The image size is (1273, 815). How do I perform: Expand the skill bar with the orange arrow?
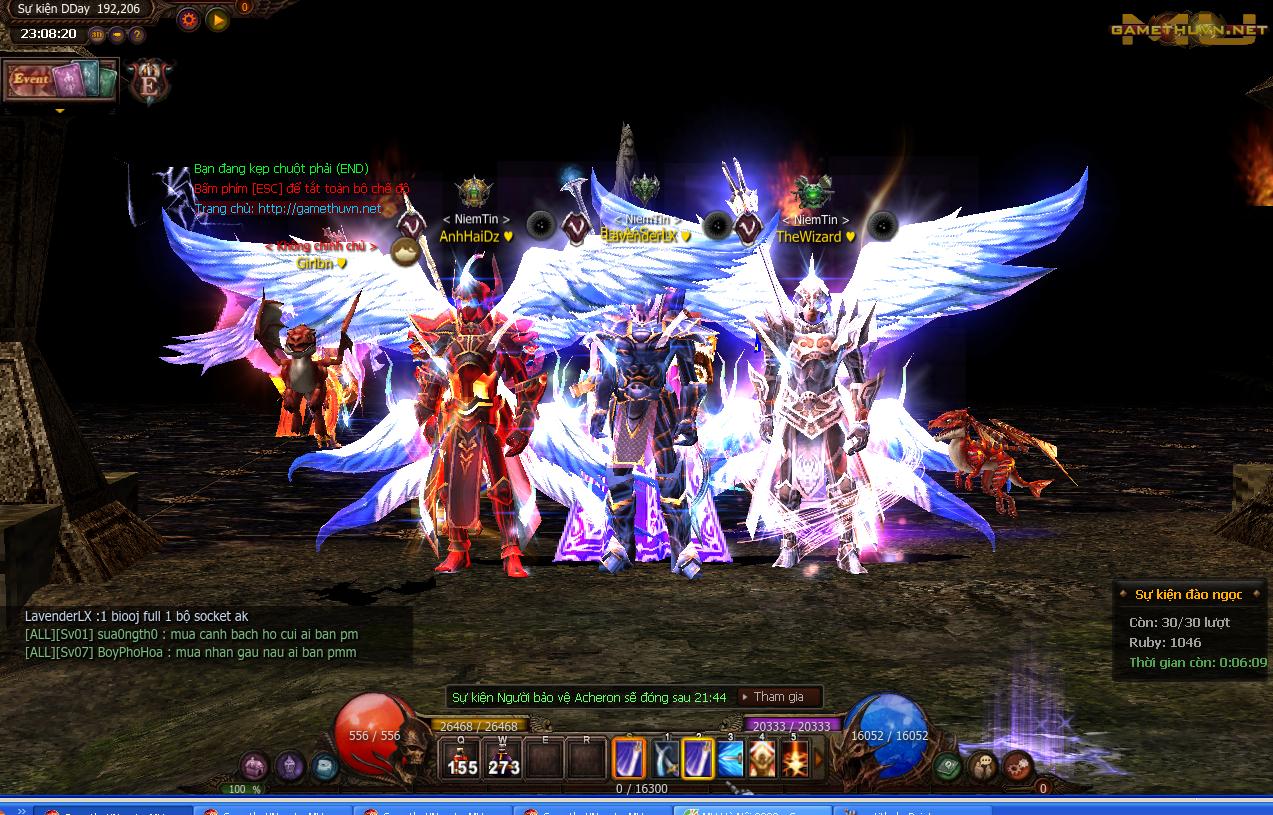tap(819, 759)
